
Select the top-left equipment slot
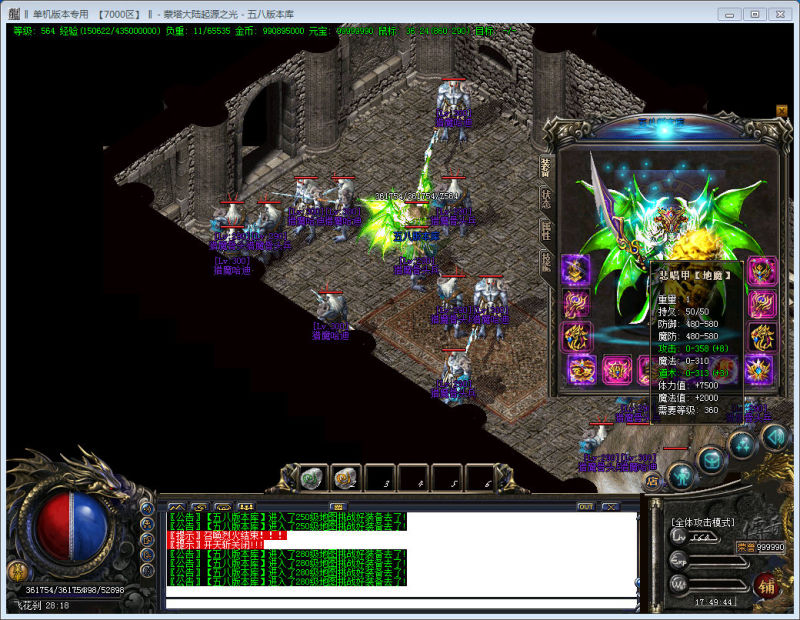click(x=575, y=269)
